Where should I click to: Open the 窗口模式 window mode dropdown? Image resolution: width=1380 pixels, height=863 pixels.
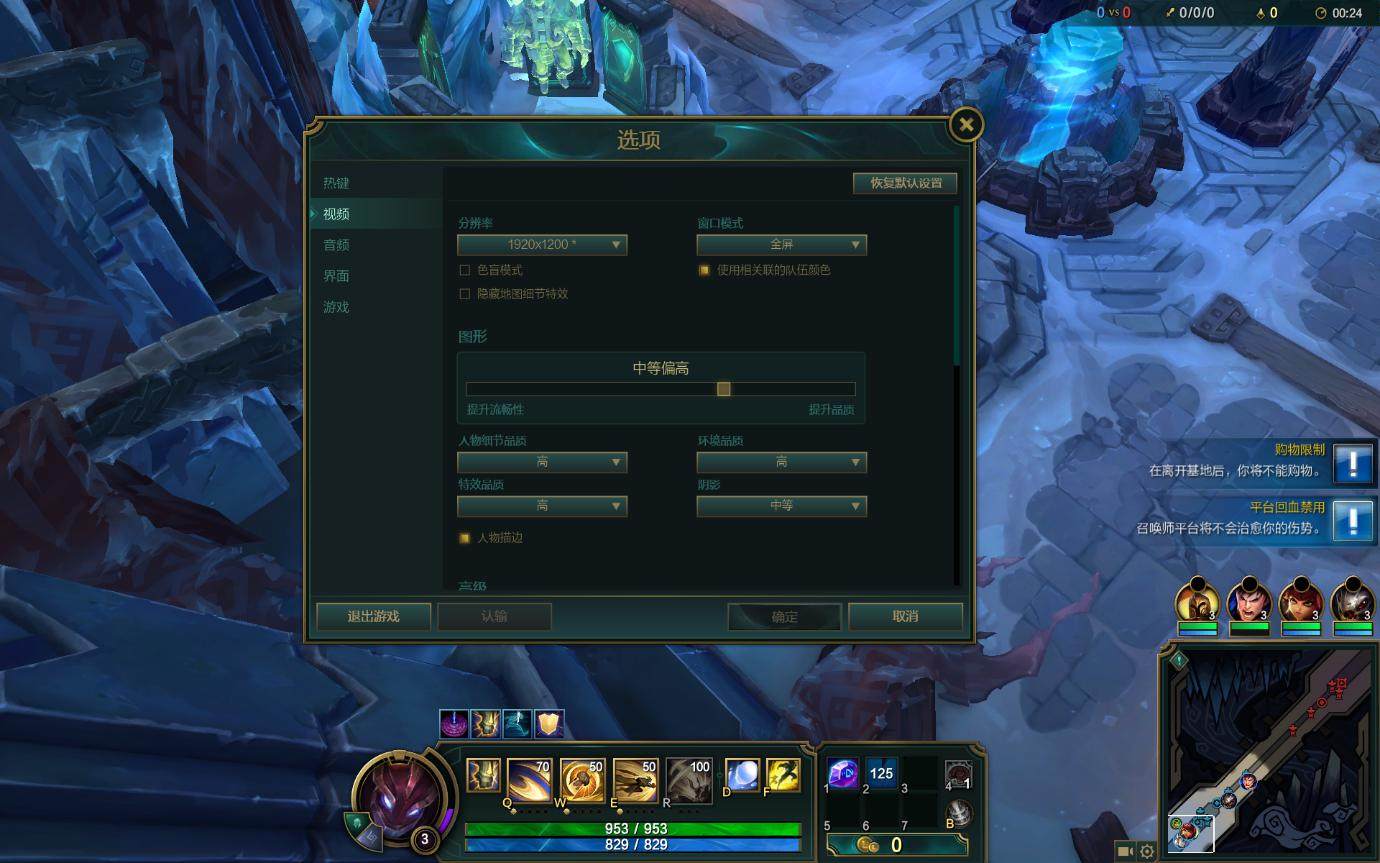[781, 245]
